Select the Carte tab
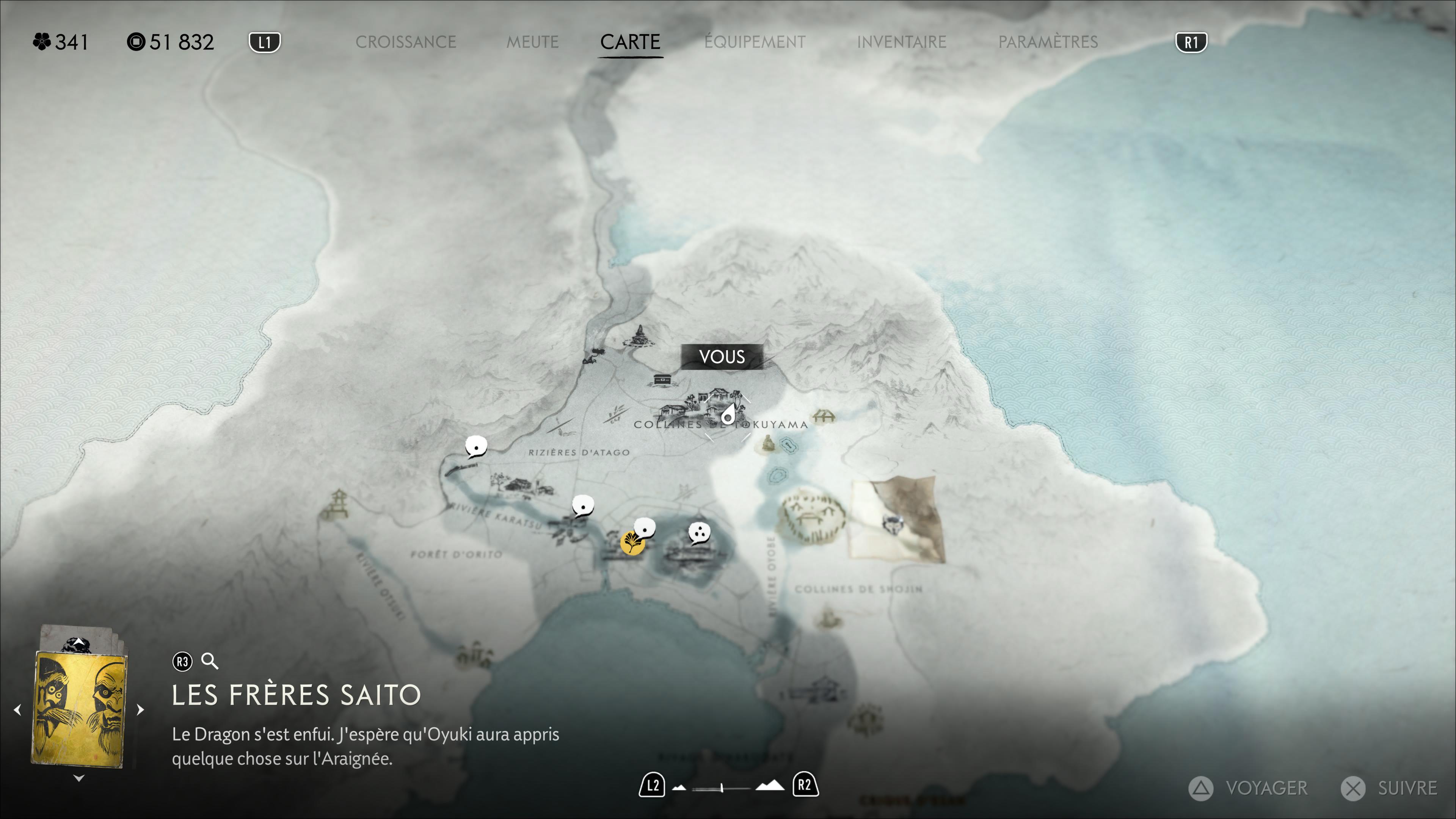Image resolution: width=1456 pixels, height=819 pixels. pyautogui.click(x=630, y=42)
